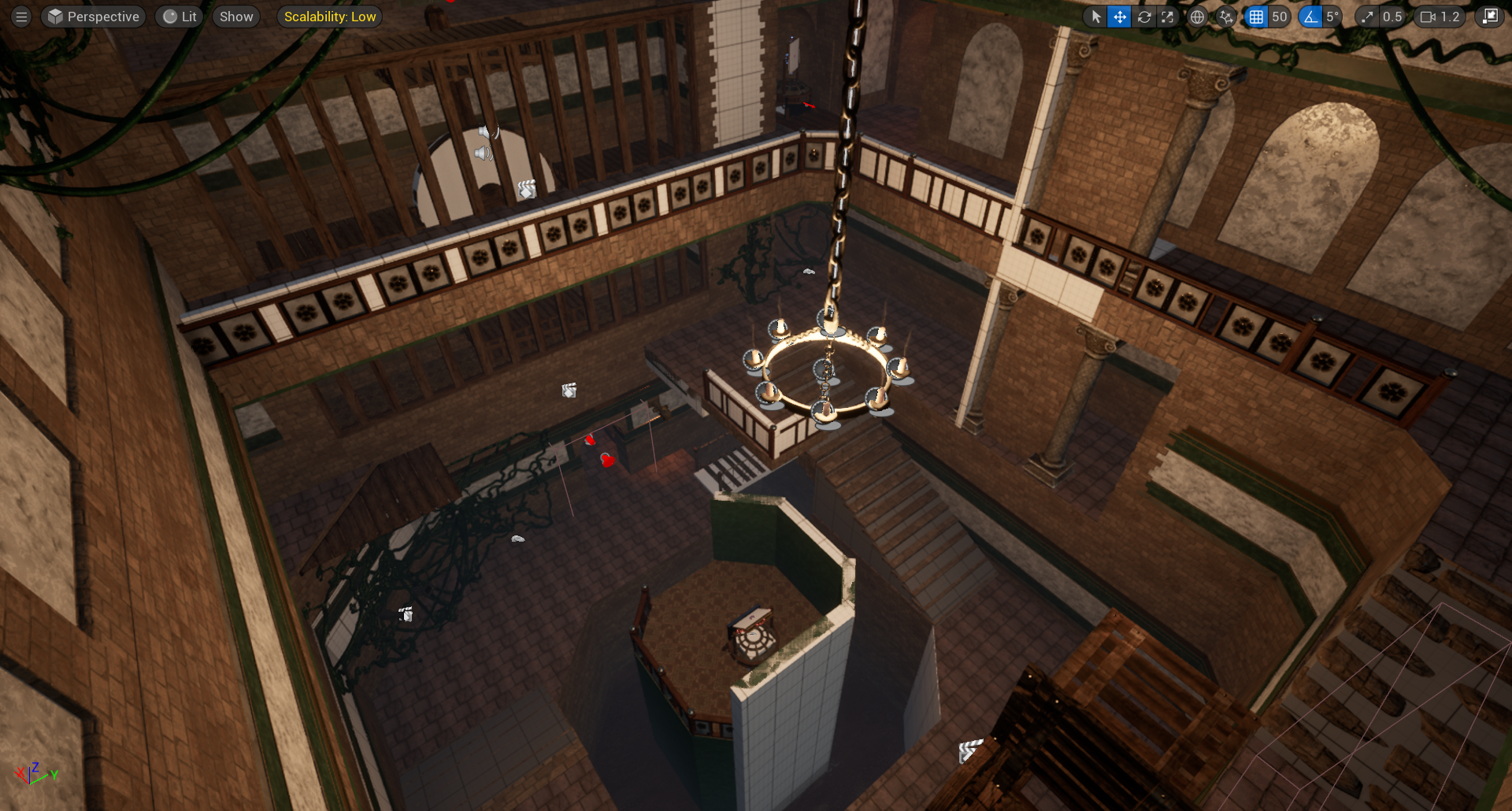
Task: Switch to the rotate tool
Action: [x=1143, y=17]
